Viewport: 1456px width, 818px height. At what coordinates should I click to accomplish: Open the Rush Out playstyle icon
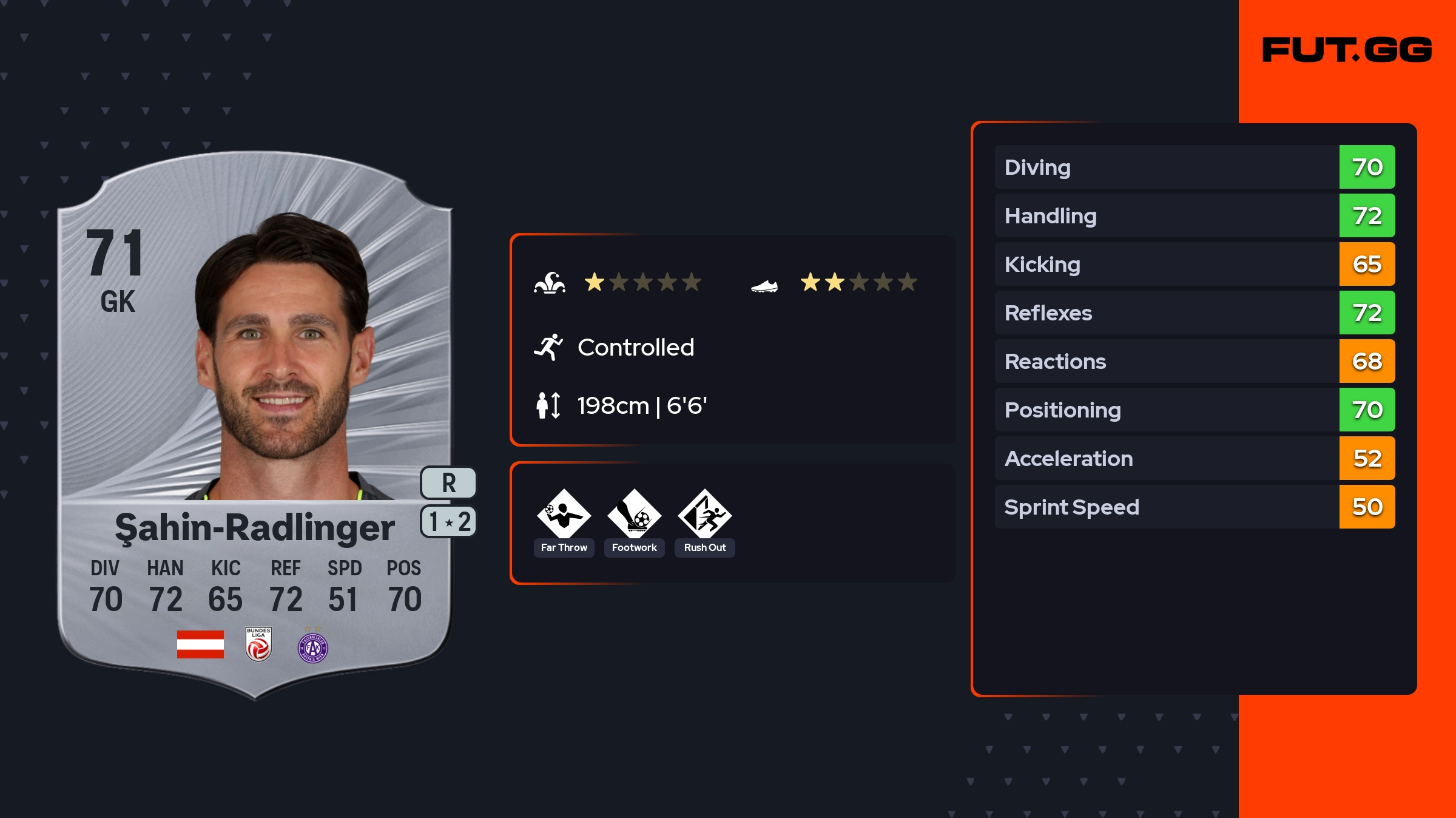[704, 515]
